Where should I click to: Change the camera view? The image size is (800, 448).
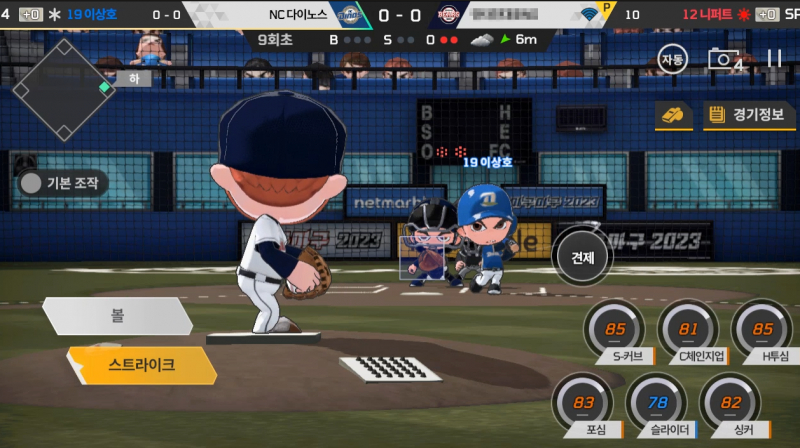(x=725, y=60)
